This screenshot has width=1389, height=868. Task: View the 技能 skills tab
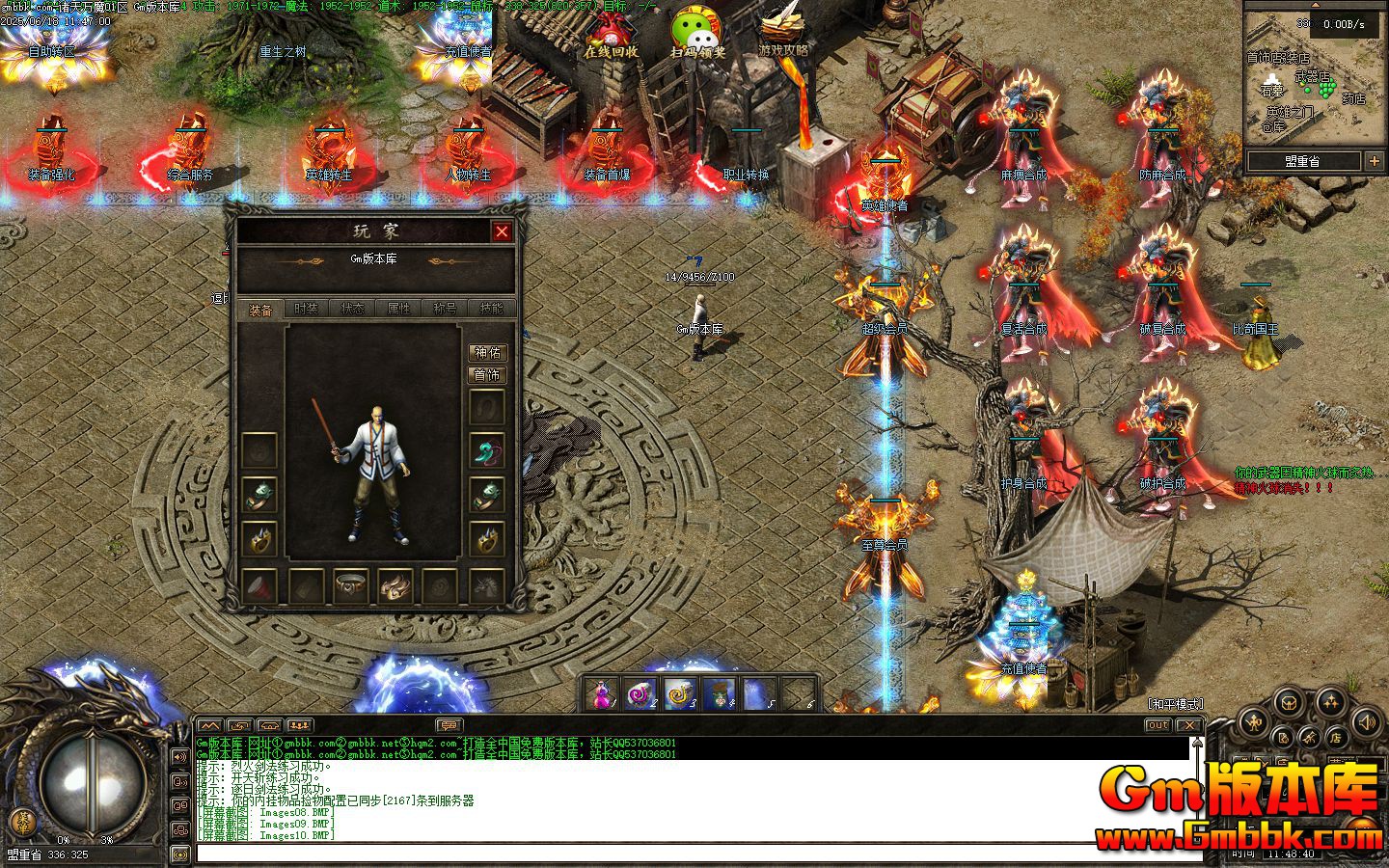click(x=492, y=309)
